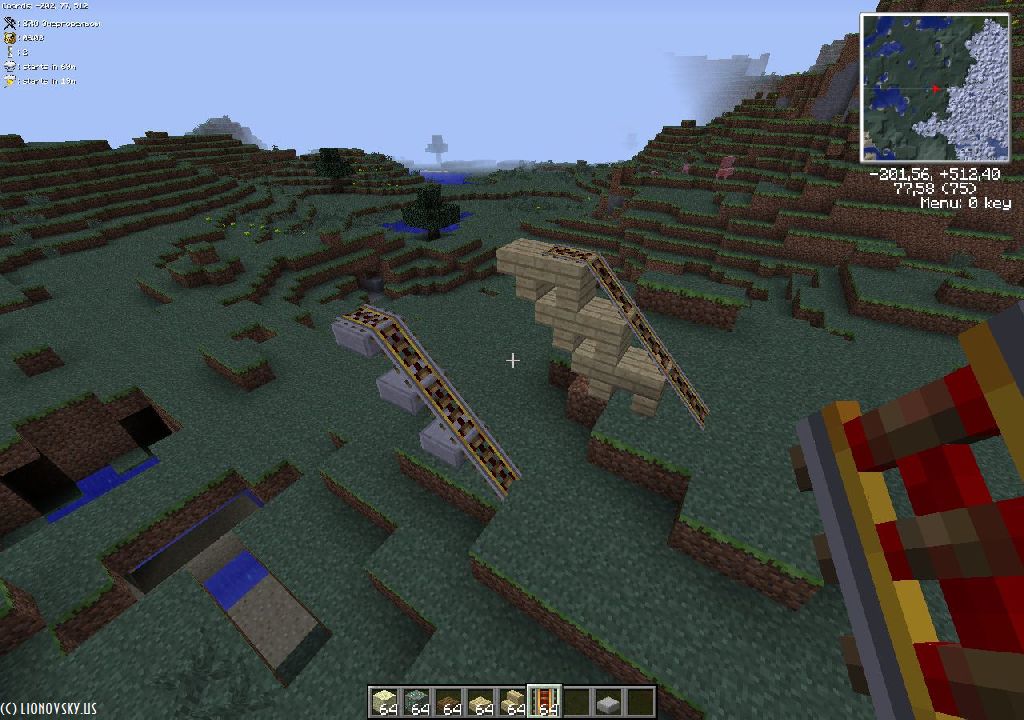
Task: Select the sandstone stairs hotbar slot
Action: point(513,701)
